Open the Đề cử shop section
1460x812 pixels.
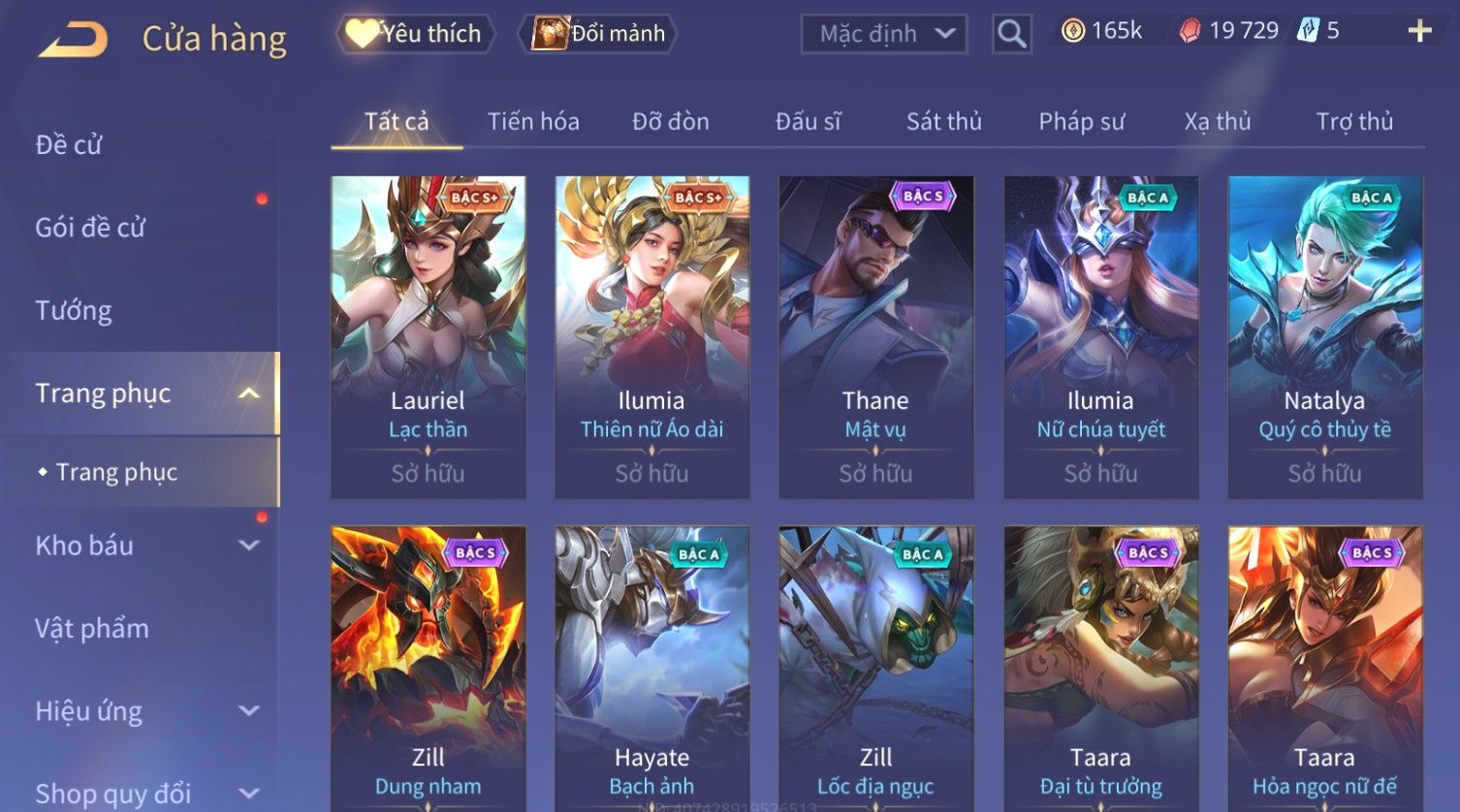coord(69,145)
